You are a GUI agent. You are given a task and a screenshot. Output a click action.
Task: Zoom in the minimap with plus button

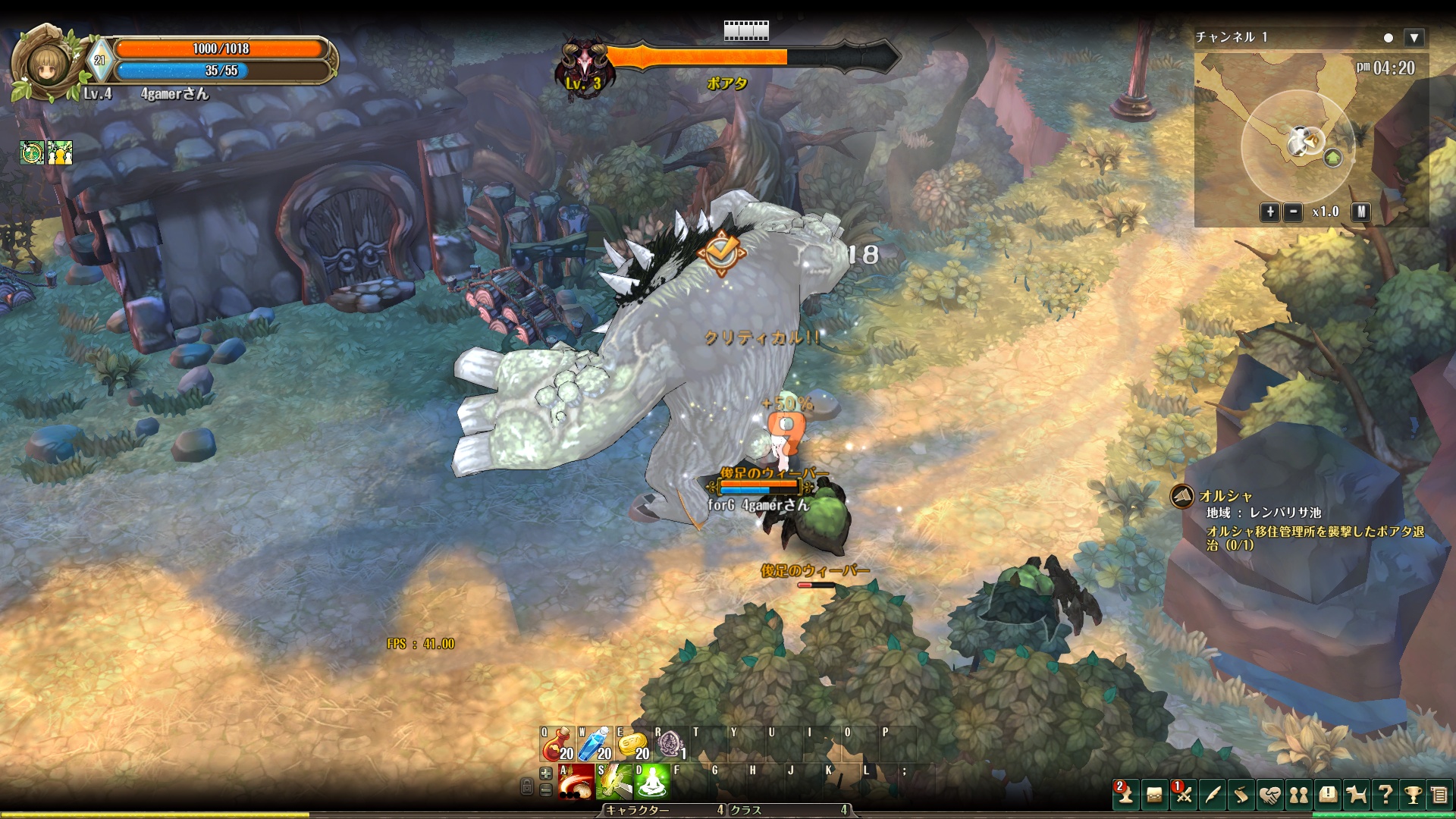coord(1270,212)
